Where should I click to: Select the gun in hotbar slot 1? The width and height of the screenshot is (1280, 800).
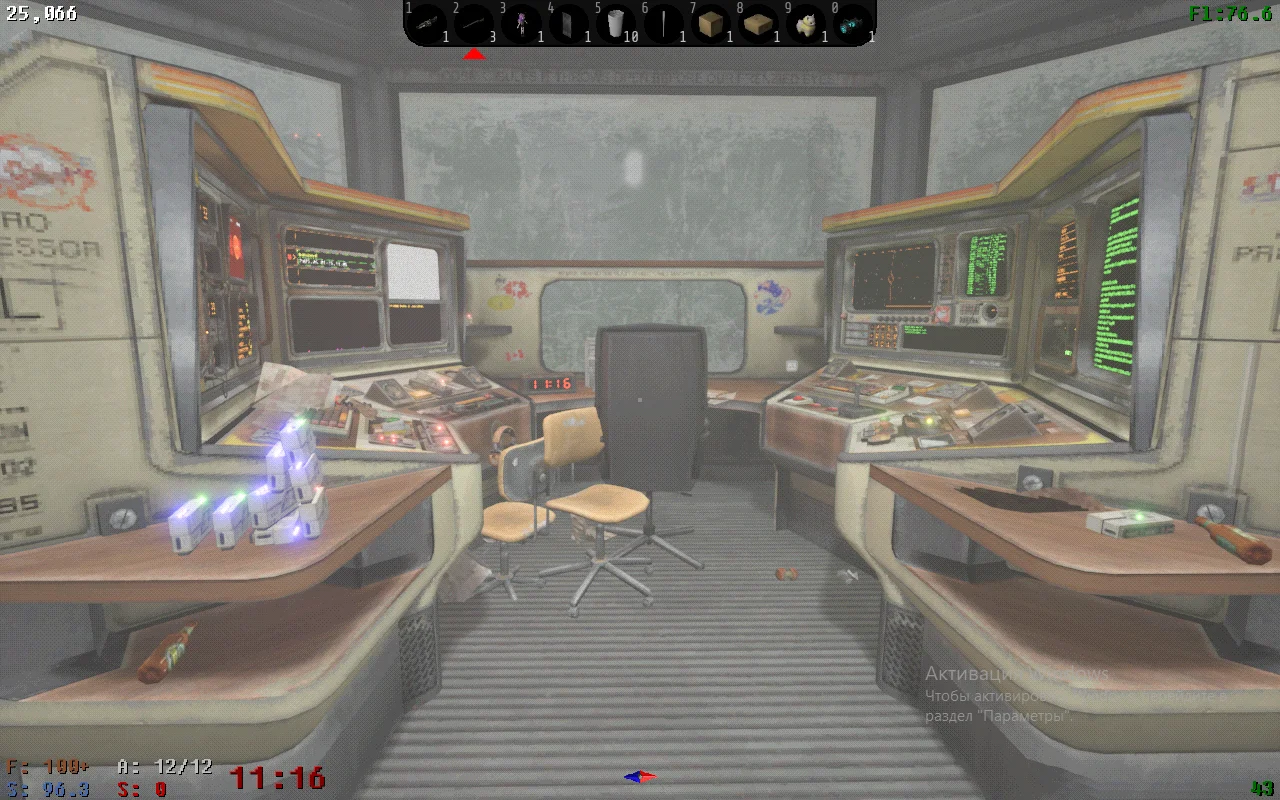pyautogui.click(x=428, y=23)
